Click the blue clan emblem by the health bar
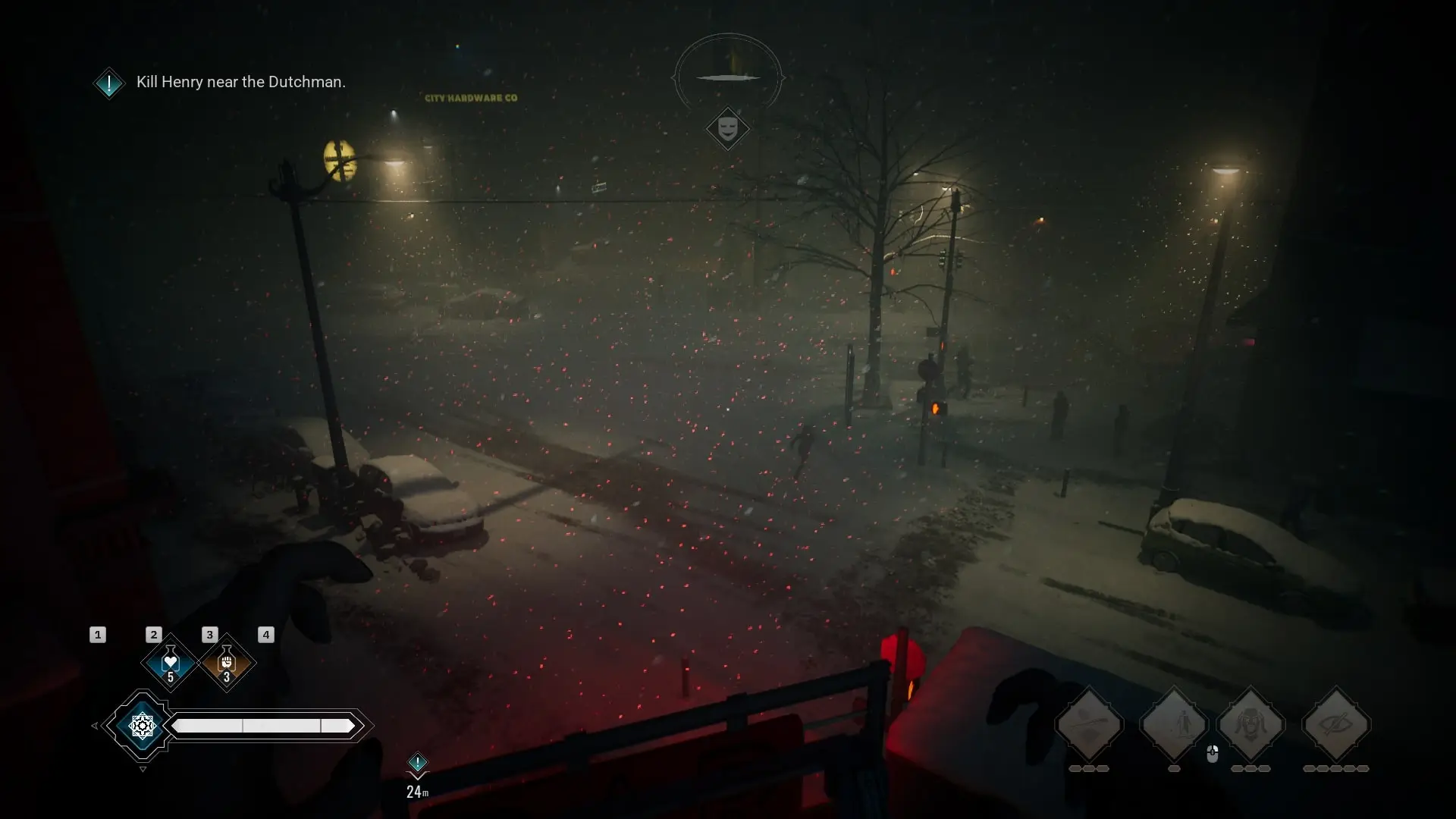Viewport: 1456px width, 819px height. [x=142, y=726]
